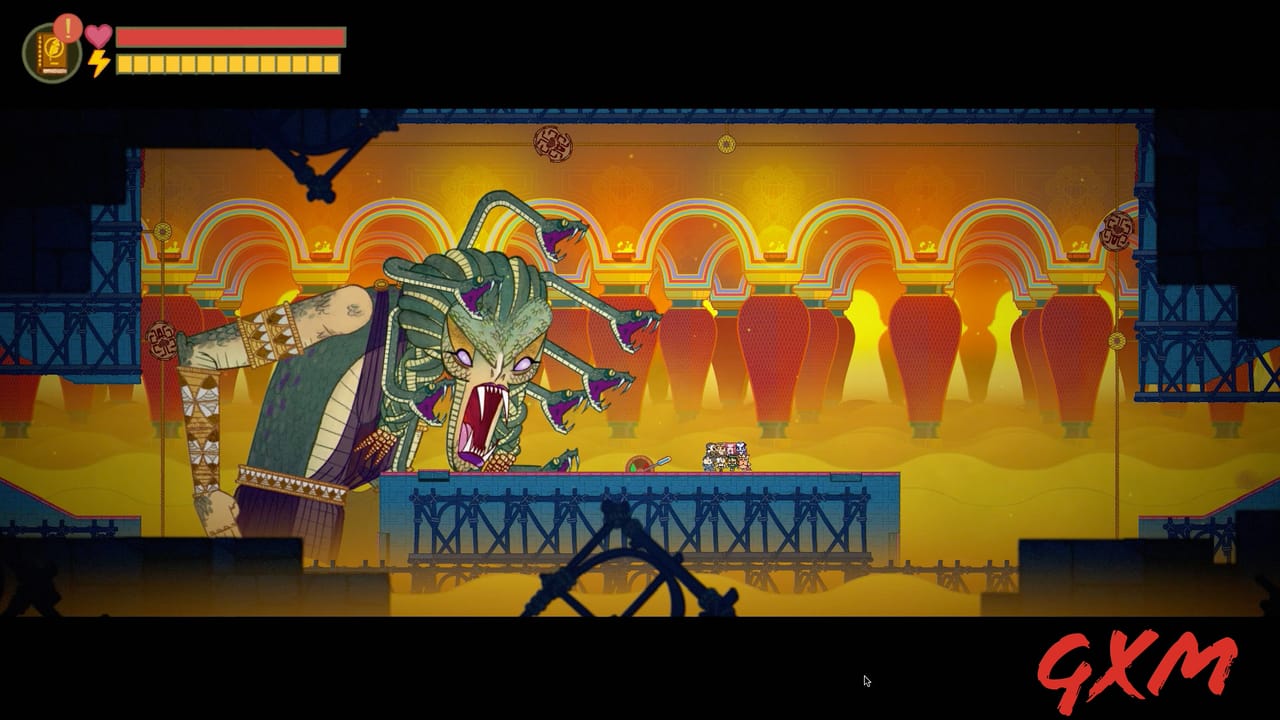Click the green ingredient inside the pot
1280x720 pixels.
(631, 466)
